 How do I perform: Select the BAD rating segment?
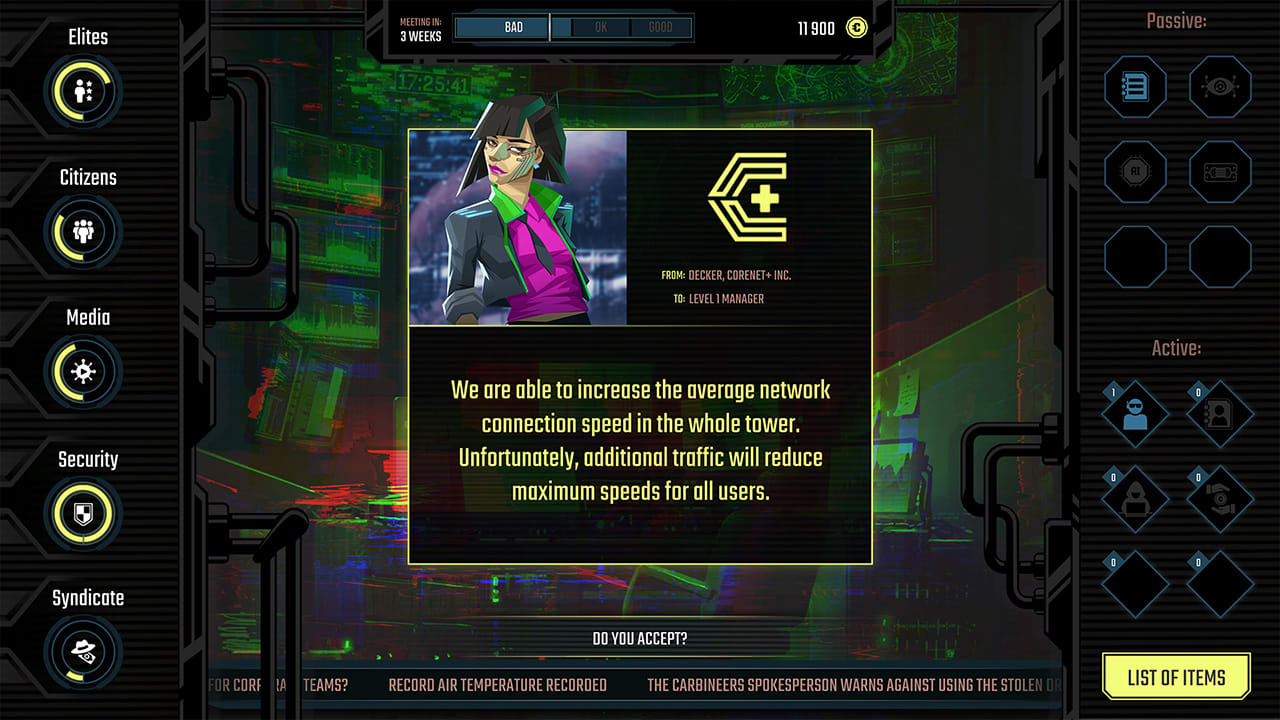[501, 27]
